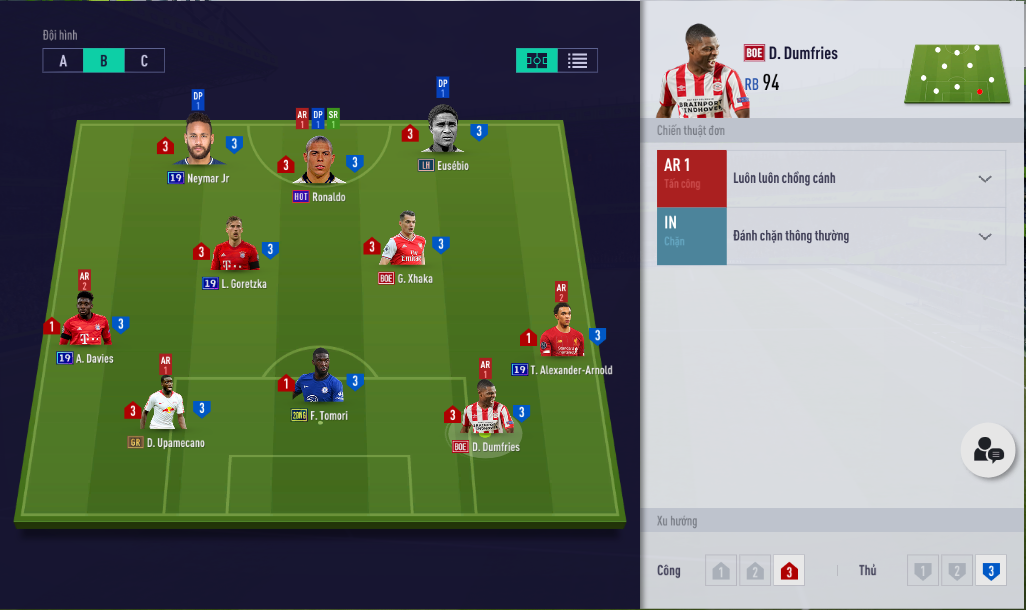Image resolution: width=1026 pixels, height=610 pixels.
Task: Choose Eusébio player card
Action: [443, 130]
